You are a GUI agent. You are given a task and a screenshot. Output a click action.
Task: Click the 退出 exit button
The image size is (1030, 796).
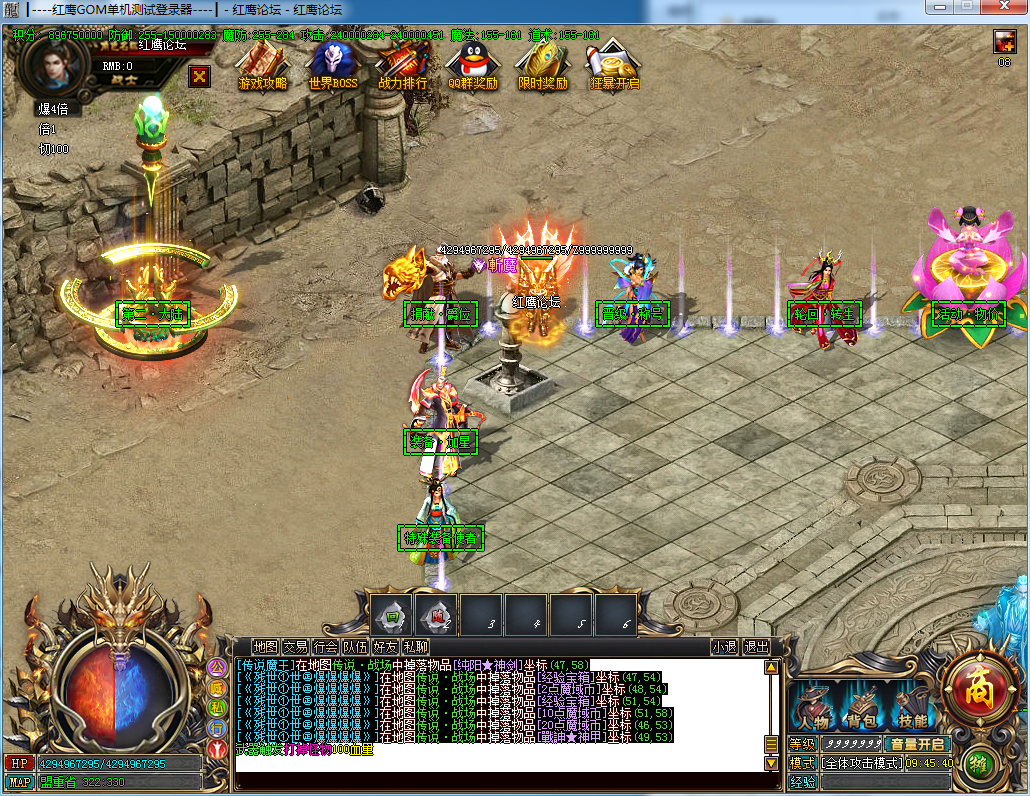click(756, 647)
